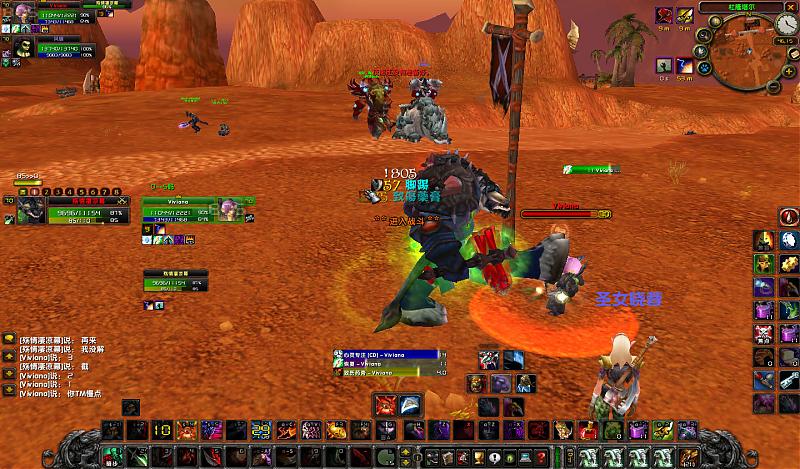Click the red compass icon on the right edge
This screenshot has width=800, height=469.
[x=789, y=217]
